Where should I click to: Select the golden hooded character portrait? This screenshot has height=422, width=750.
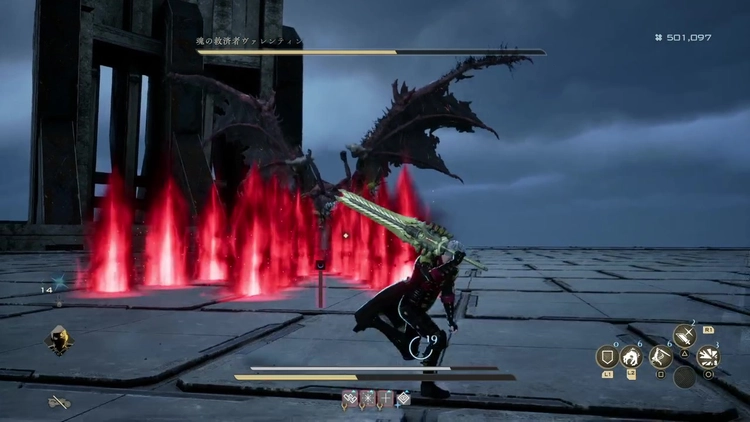tap(57, 342)
